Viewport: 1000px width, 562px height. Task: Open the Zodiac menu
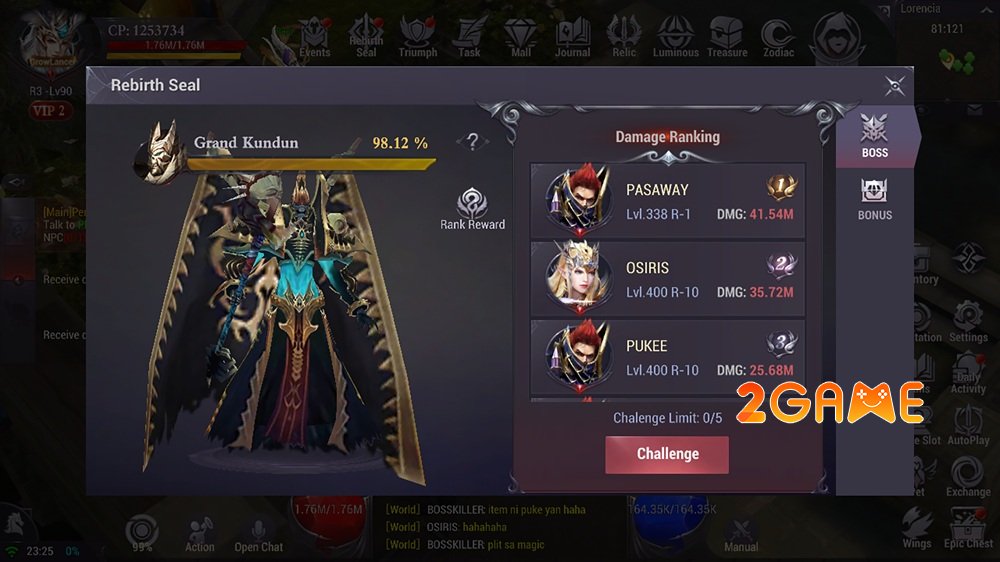coord(777,37)
